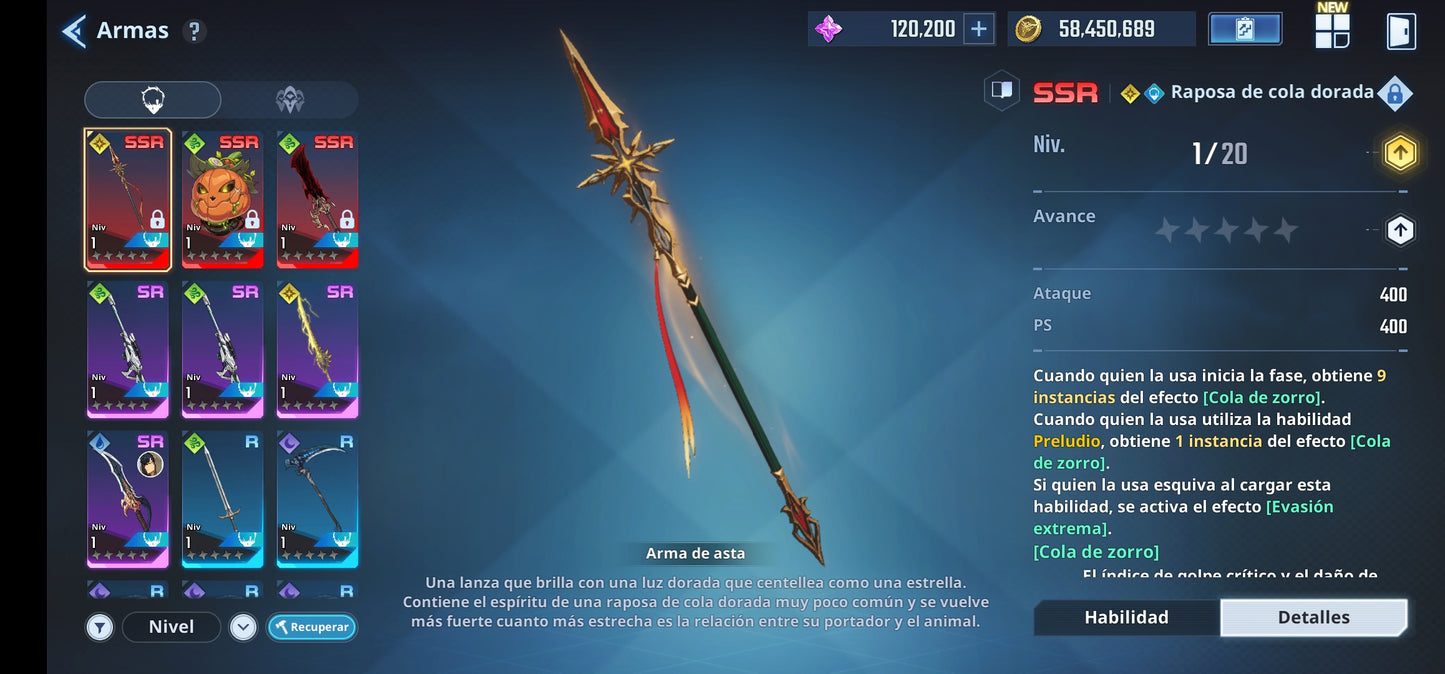
Task: Exit via the door icon
Action: [1401, 31]
